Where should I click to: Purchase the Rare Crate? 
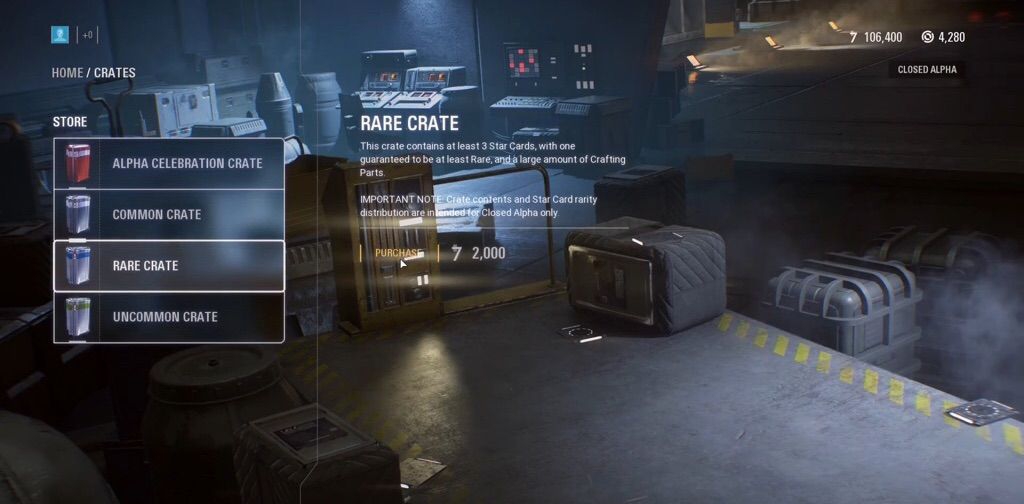pyautogui.click(x=397, y=253)
